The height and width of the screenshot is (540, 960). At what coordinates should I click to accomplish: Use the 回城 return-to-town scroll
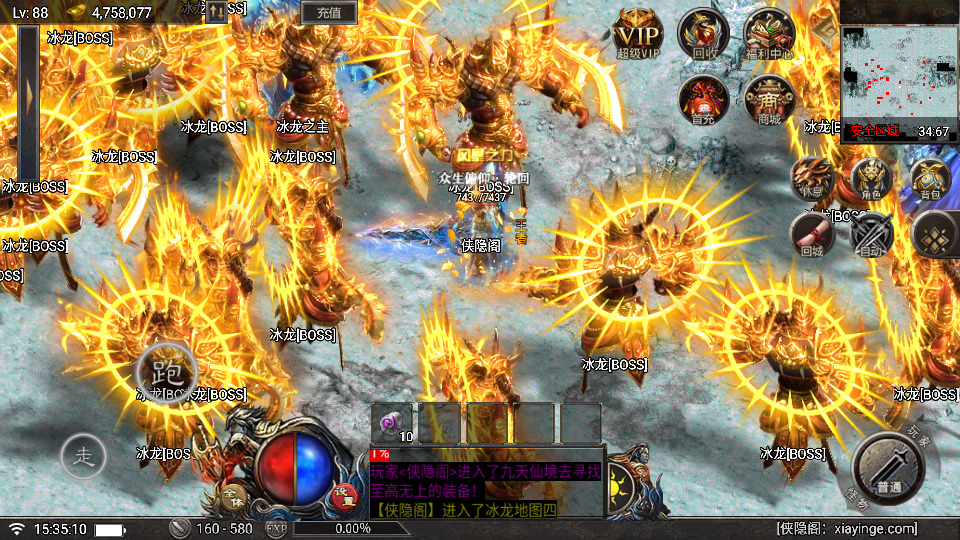(x=811, y=235)
